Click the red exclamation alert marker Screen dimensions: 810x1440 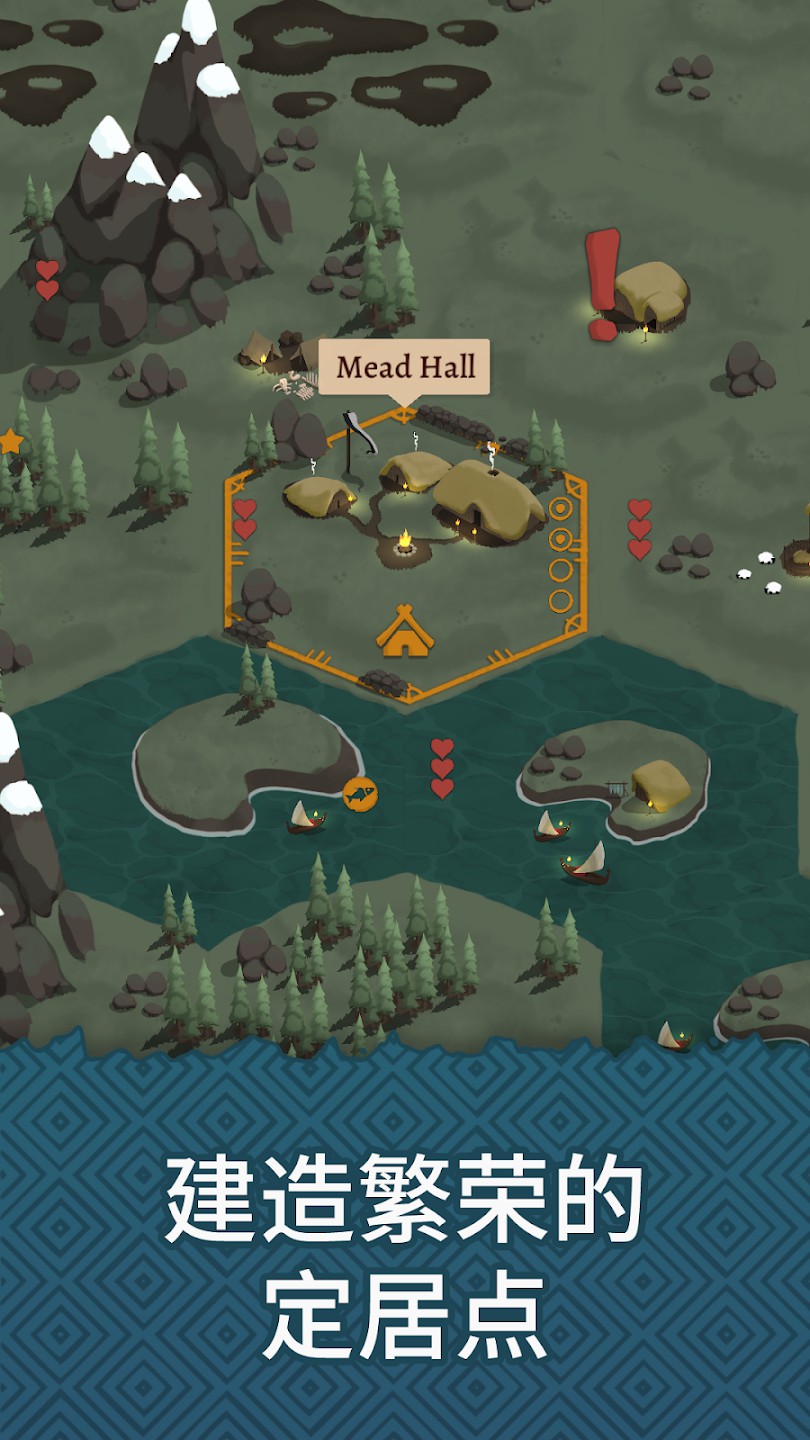point(602,283)
